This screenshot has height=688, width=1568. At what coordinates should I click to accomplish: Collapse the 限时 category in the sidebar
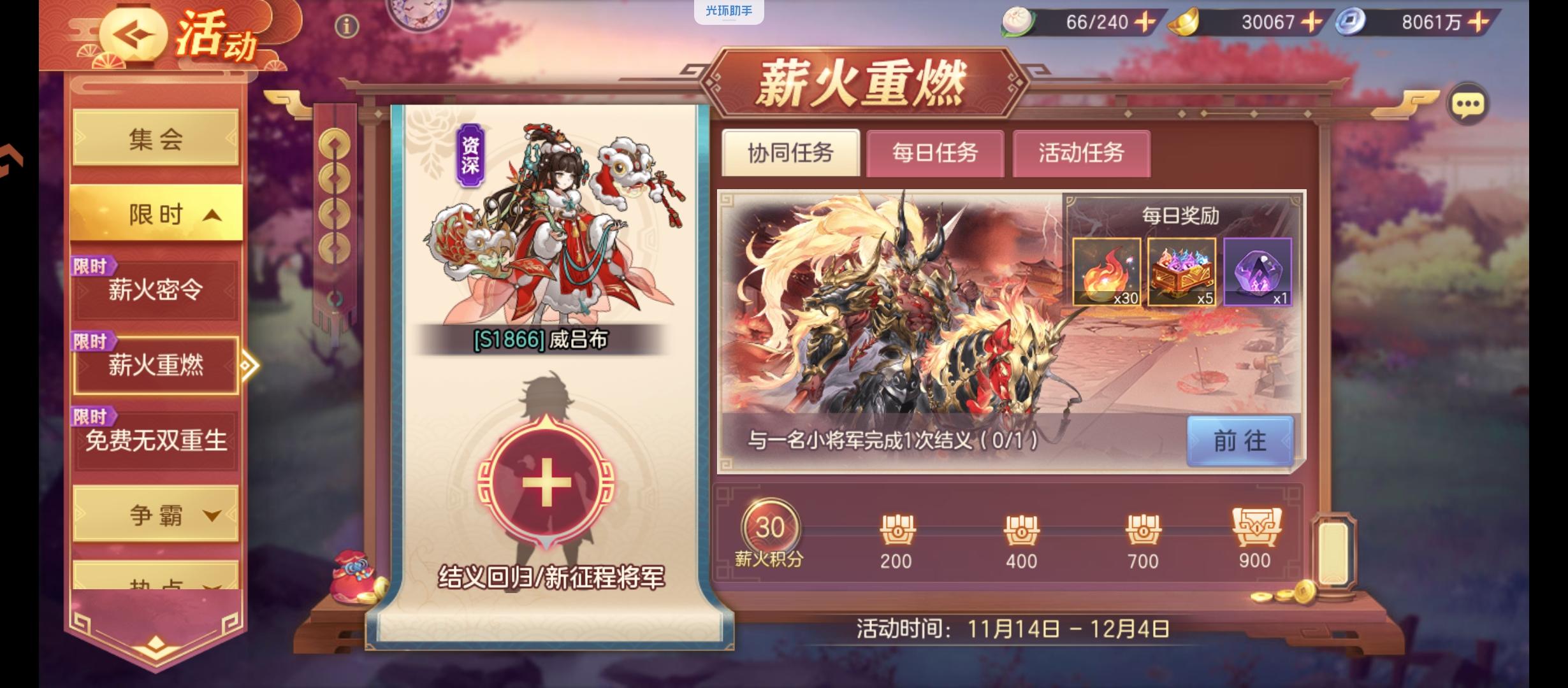tap(156, 215)
